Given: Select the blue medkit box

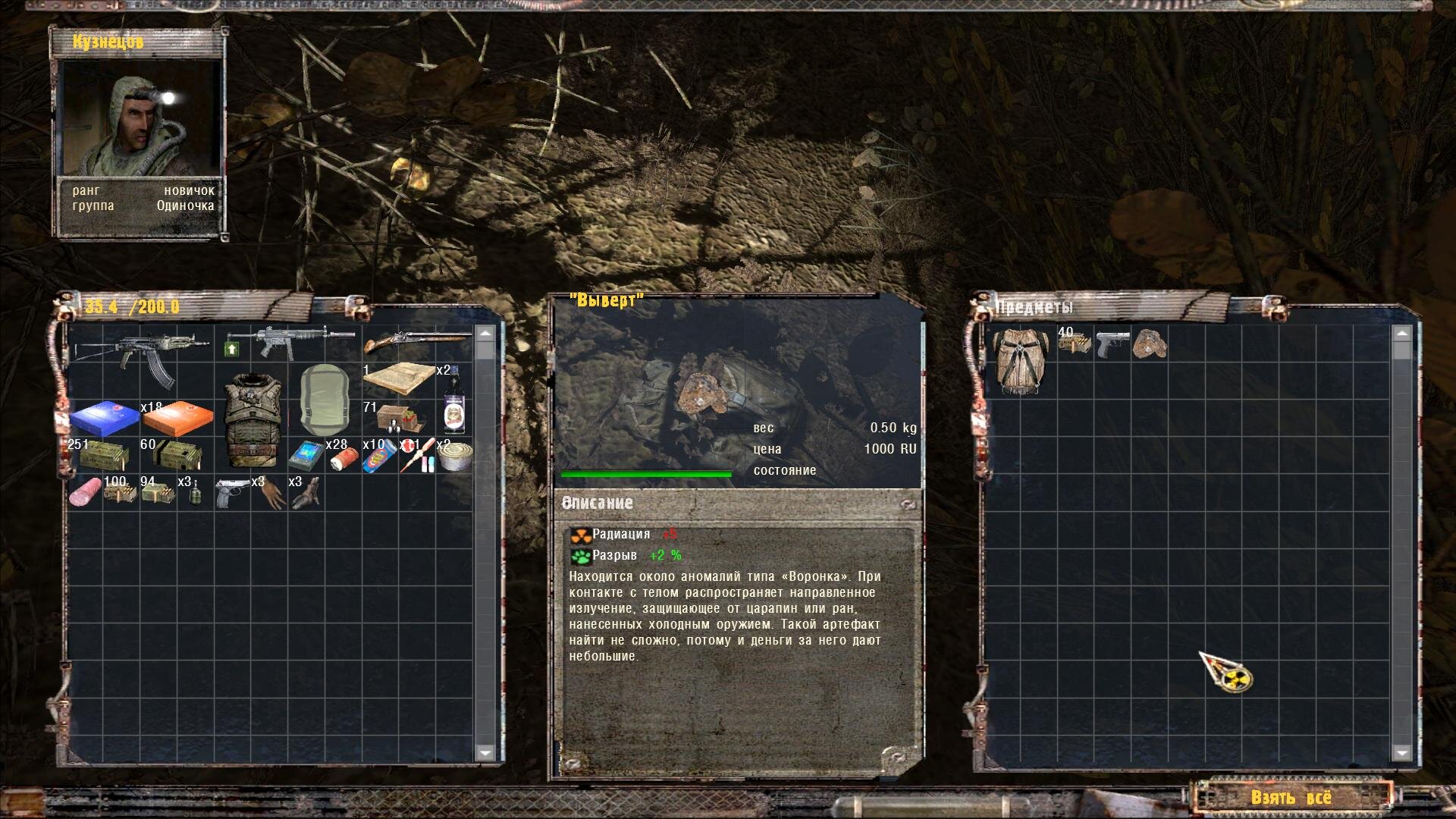Looking at the screenshot, I should coord(103,417).
